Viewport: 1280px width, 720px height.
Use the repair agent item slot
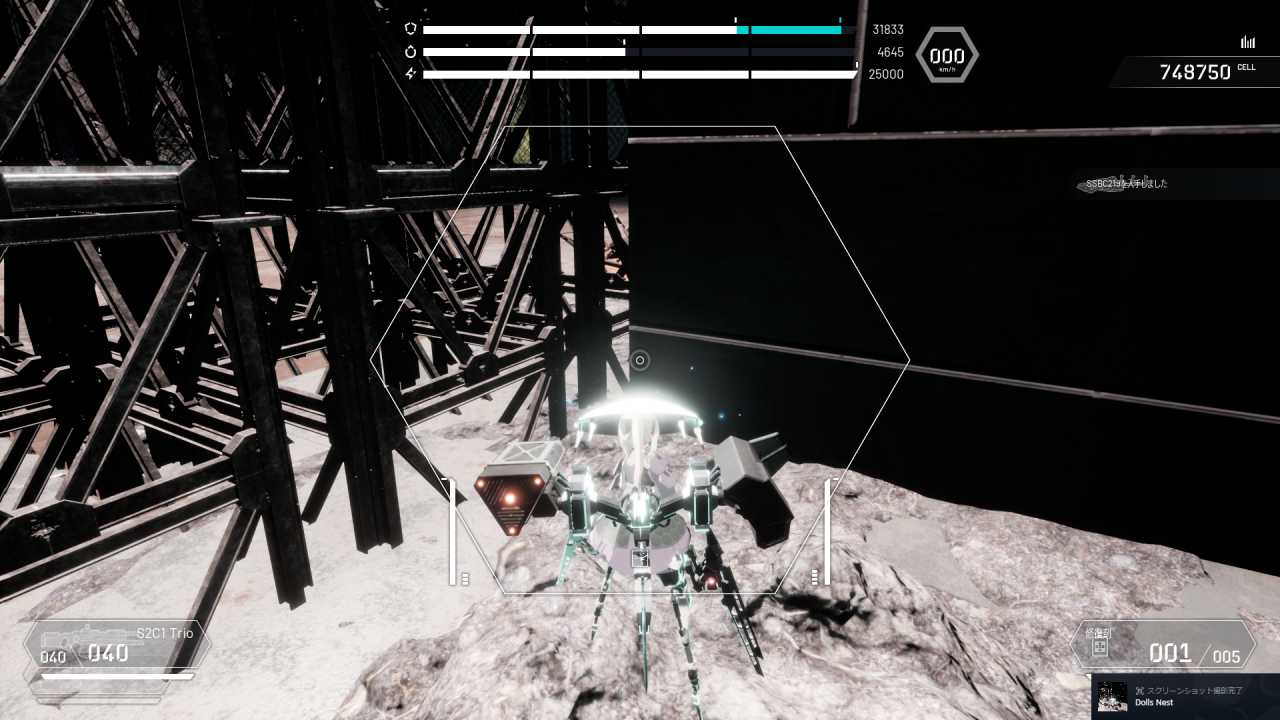(1163, 646)
